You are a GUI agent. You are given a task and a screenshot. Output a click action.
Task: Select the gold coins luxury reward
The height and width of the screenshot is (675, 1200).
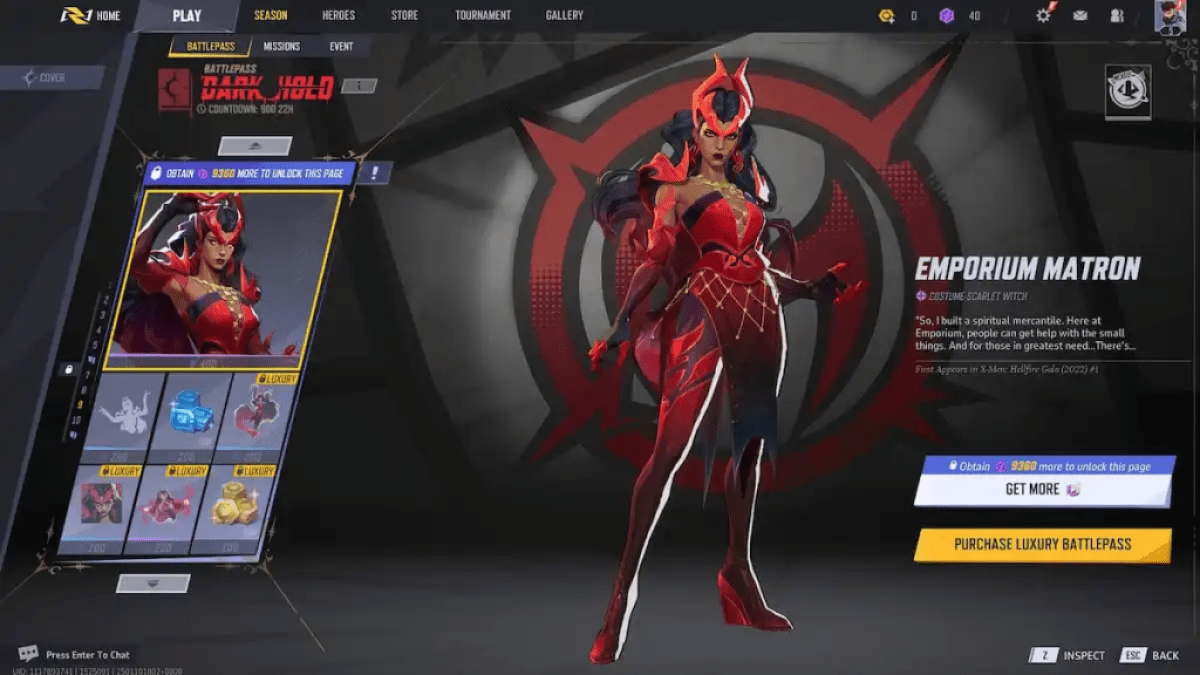(234, 507)
